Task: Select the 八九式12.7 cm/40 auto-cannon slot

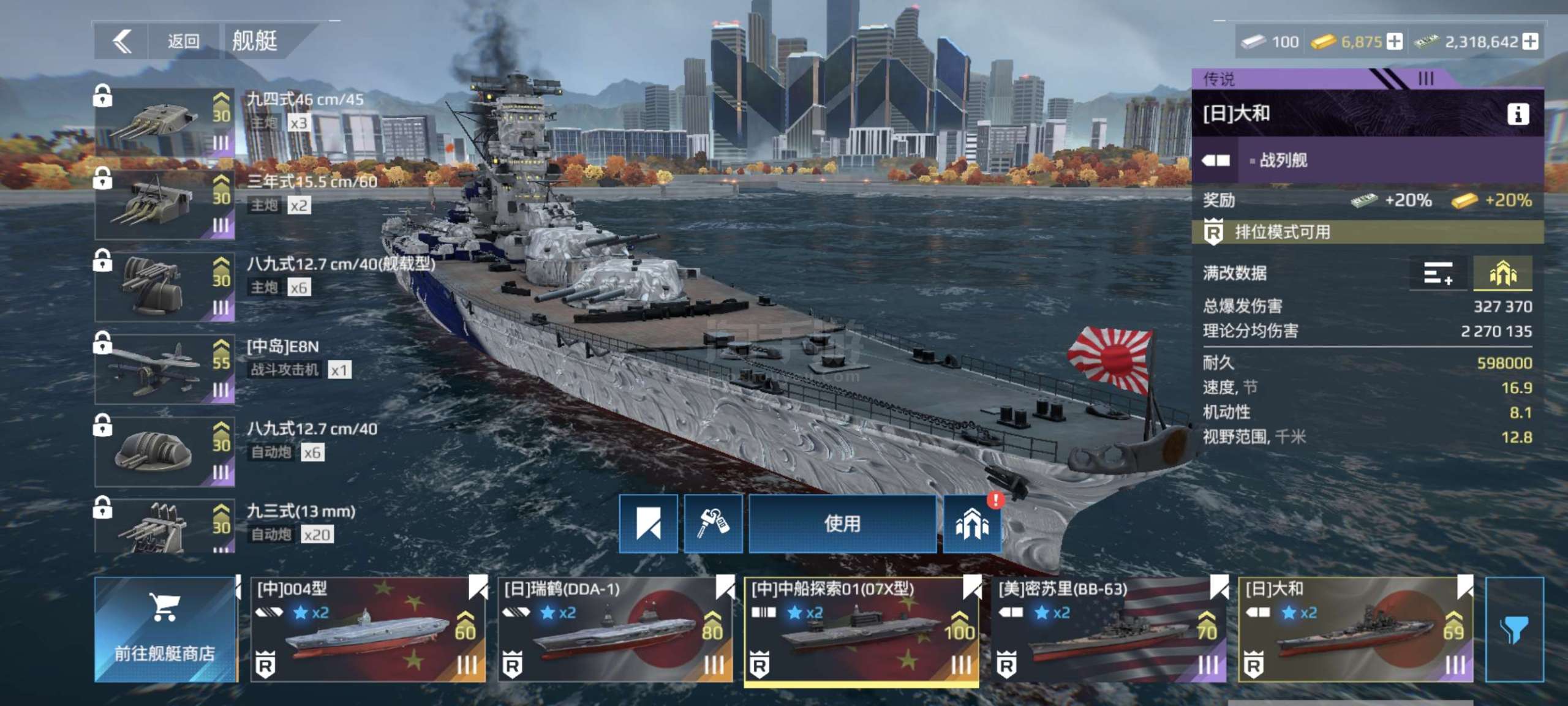Action: point(165,451)
